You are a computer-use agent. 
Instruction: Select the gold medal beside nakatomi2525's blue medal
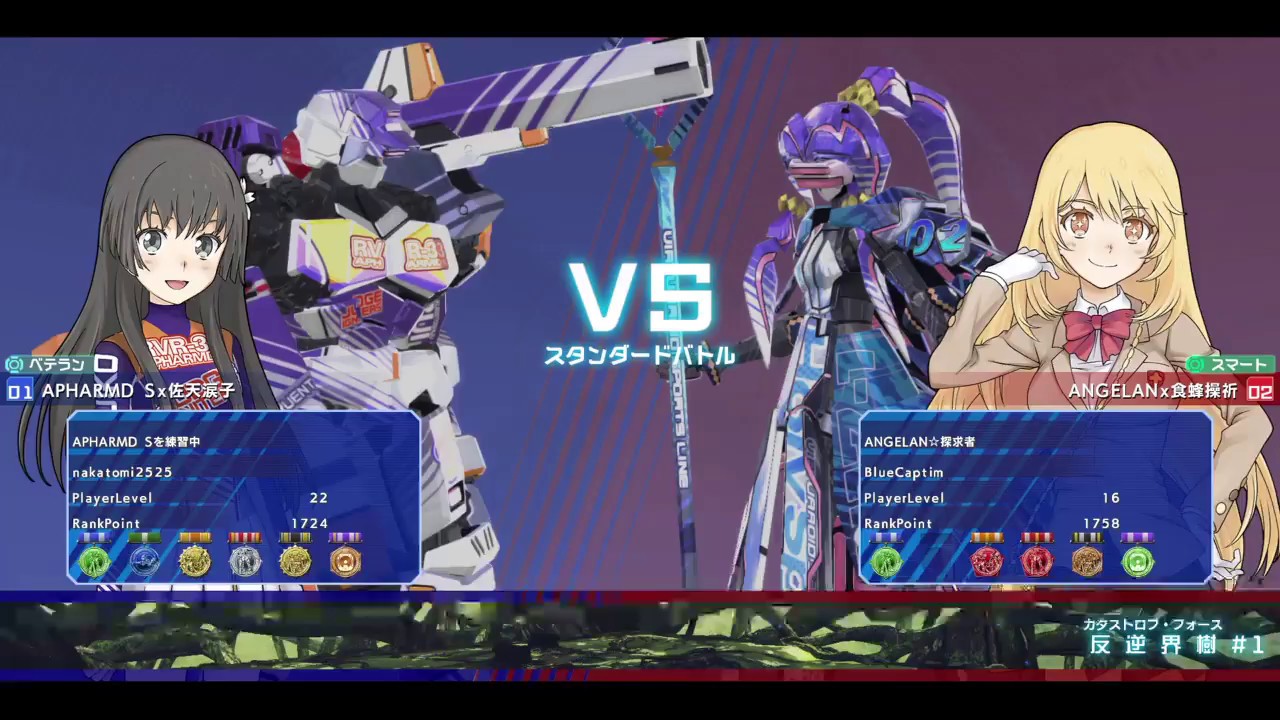tap(195, 562)
